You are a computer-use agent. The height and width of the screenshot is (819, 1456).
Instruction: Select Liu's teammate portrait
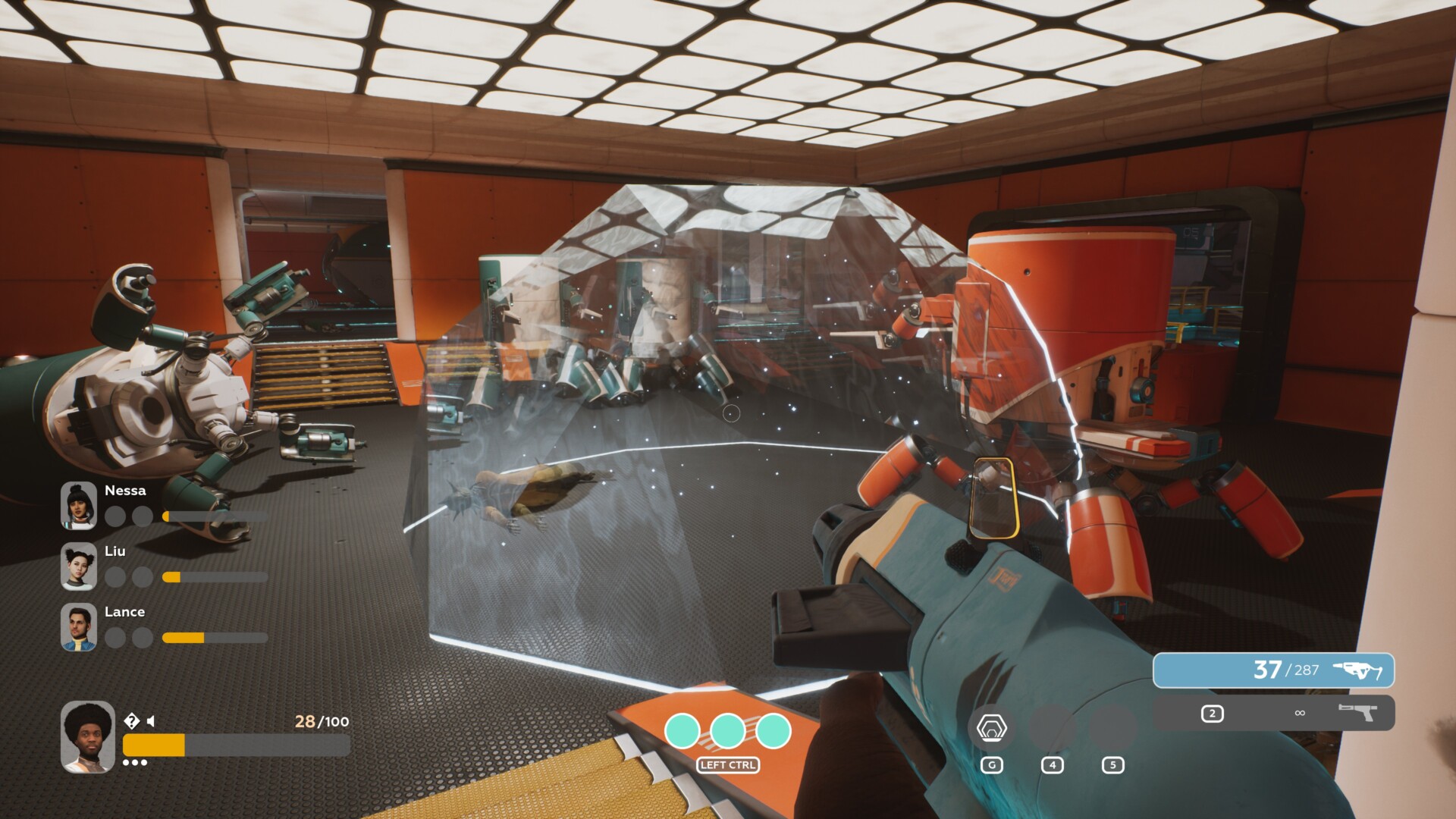(x=79, y=566)
